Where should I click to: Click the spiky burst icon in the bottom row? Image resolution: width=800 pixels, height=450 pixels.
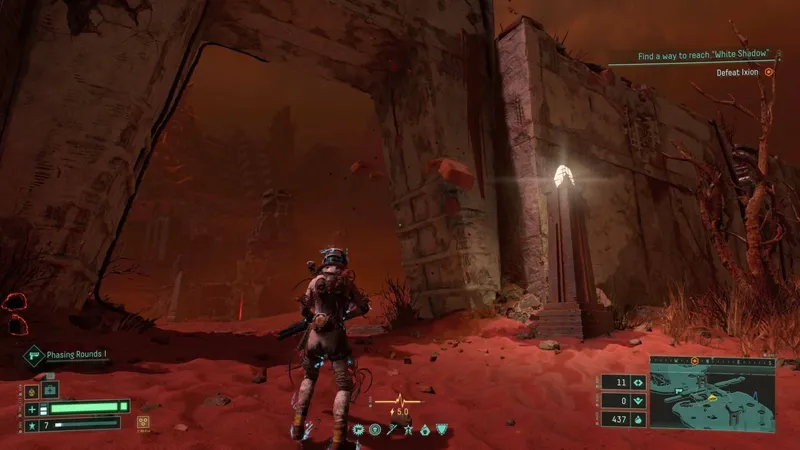pos(359,430)
